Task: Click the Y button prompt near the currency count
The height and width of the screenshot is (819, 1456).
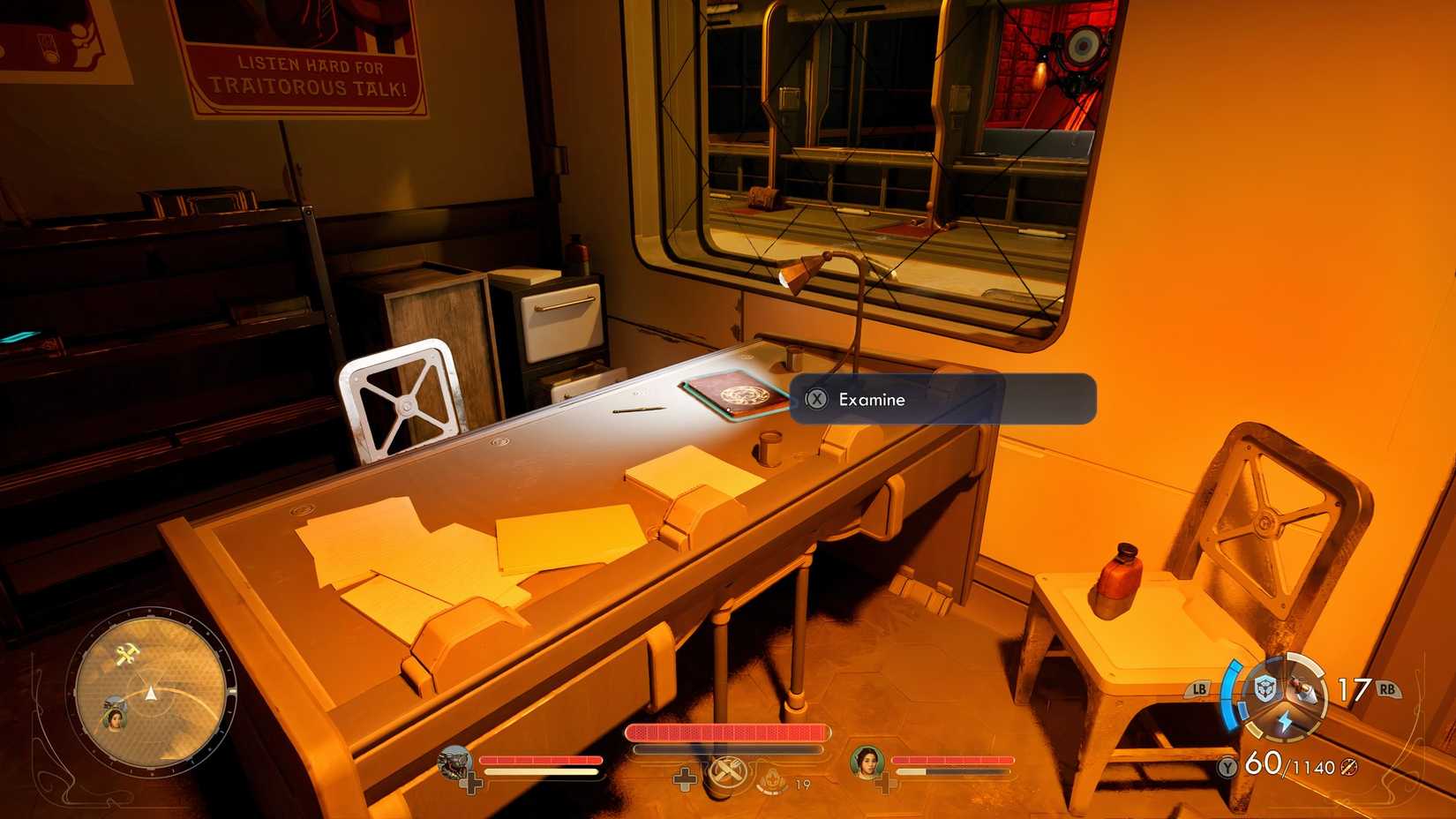Action: click(x=1227, y=767)
